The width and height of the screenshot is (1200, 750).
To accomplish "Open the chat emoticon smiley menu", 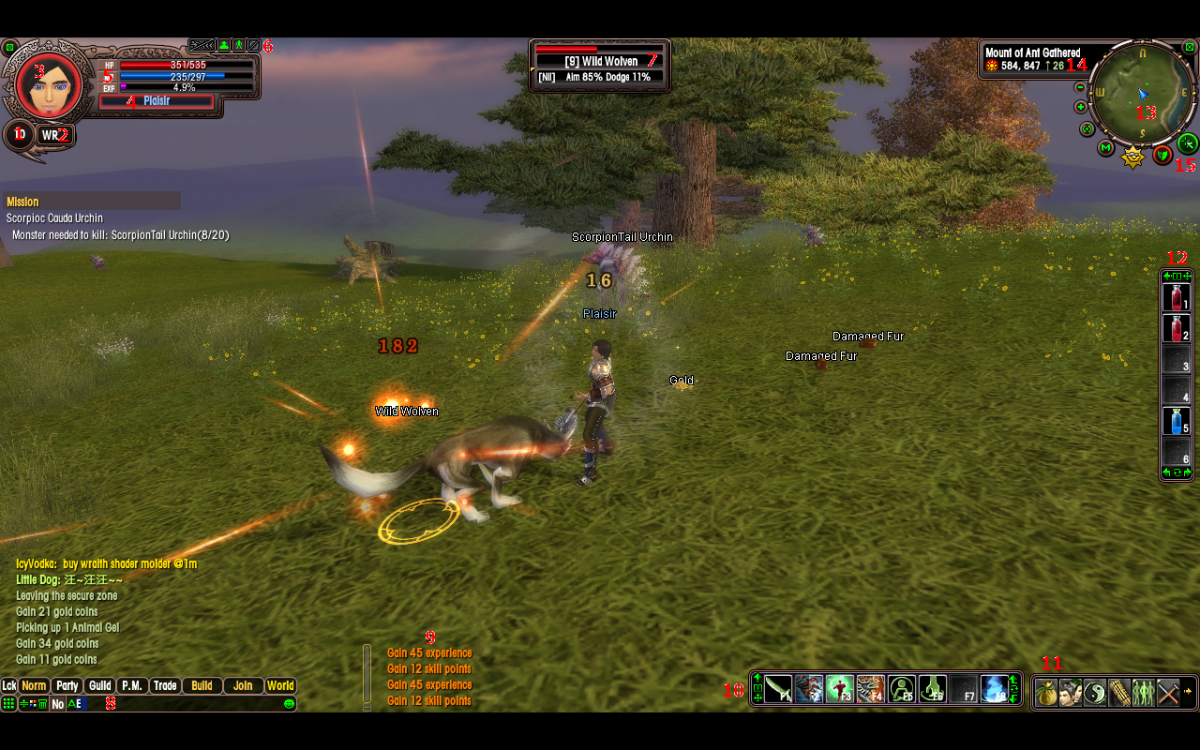I will pos(289,704).
